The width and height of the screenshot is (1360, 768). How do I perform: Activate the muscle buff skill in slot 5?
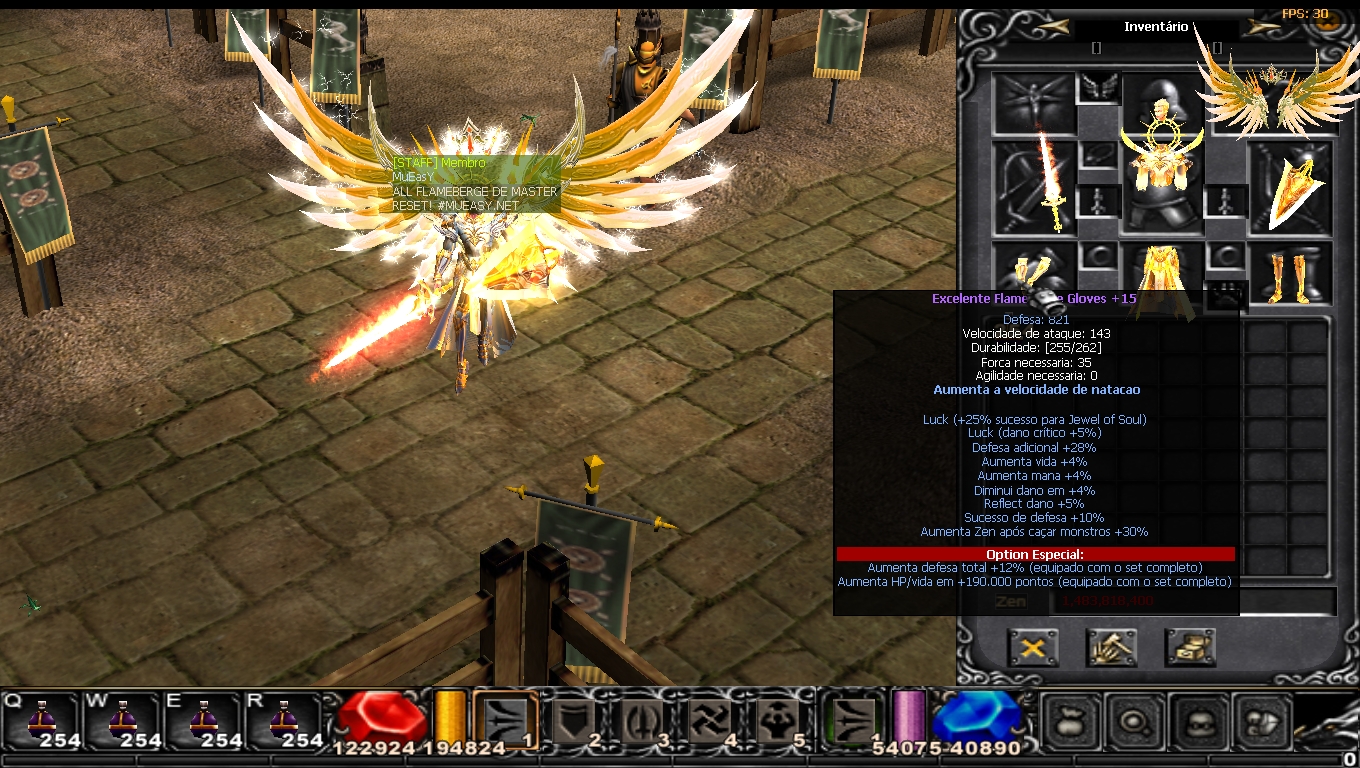pyautogui.click(x=777, y=721)
